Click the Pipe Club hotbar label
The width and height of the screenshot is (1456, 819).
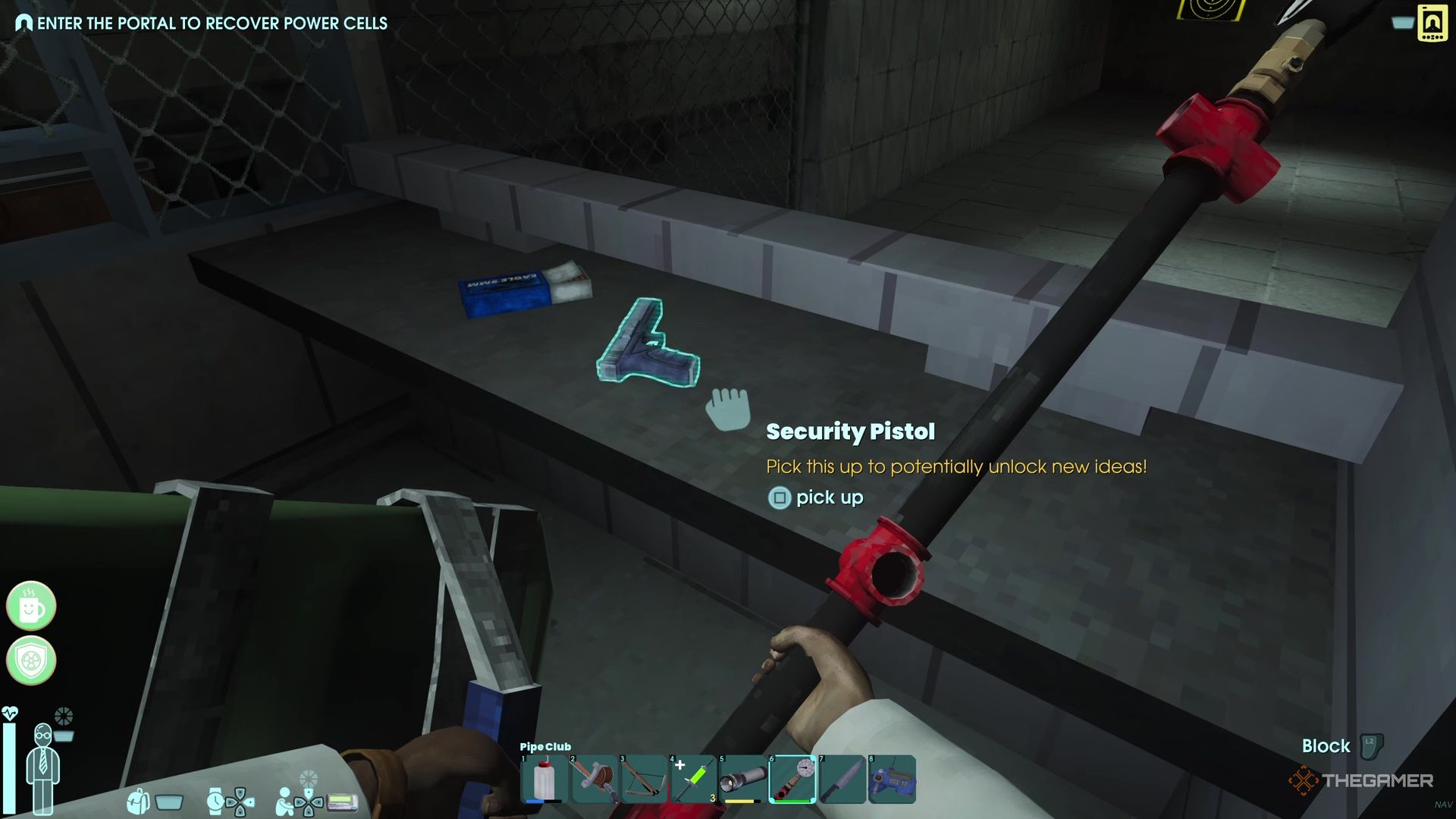[x=544, y=746]
